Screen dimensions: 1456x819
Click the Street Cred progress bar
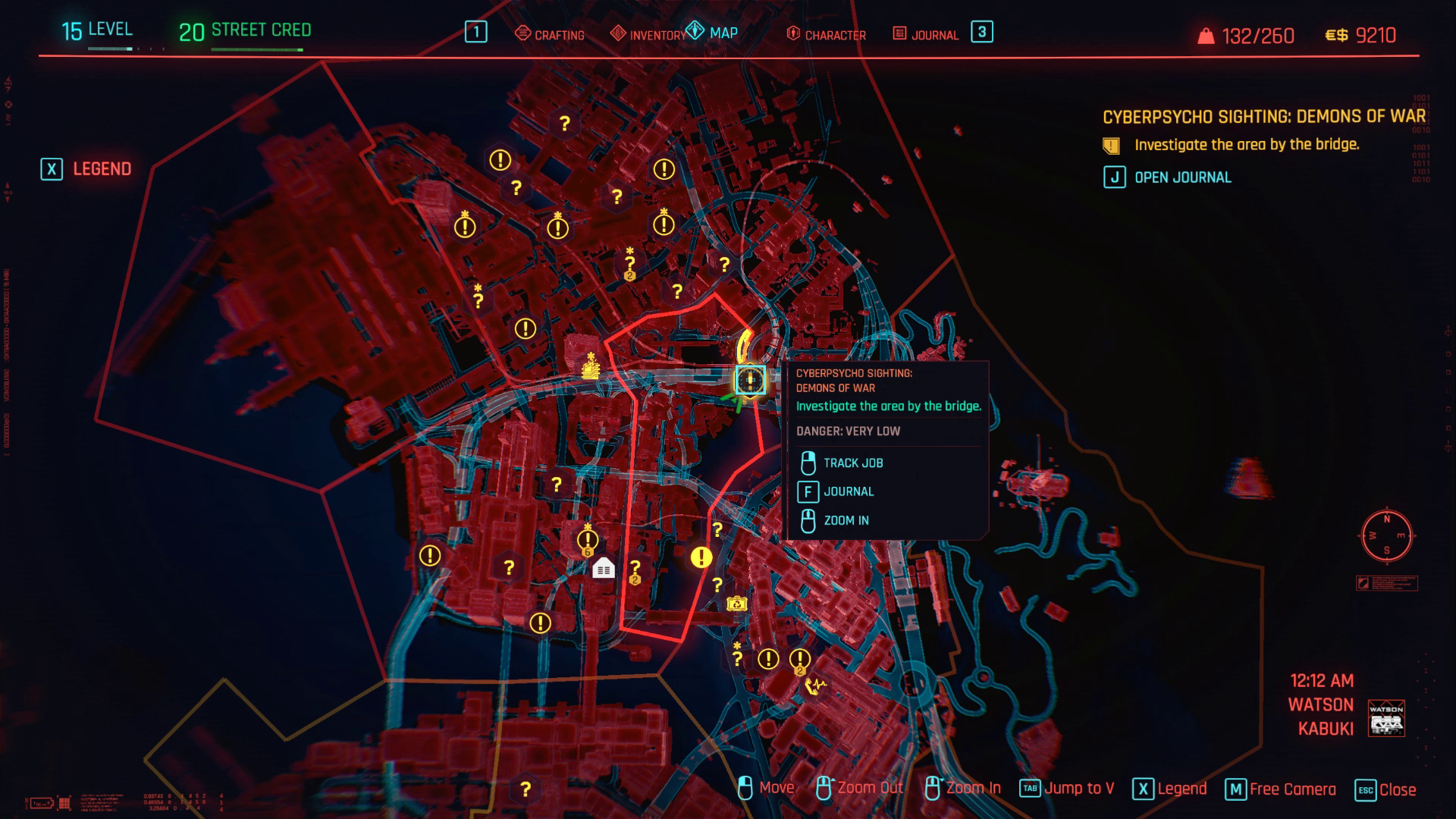[256, 49]
